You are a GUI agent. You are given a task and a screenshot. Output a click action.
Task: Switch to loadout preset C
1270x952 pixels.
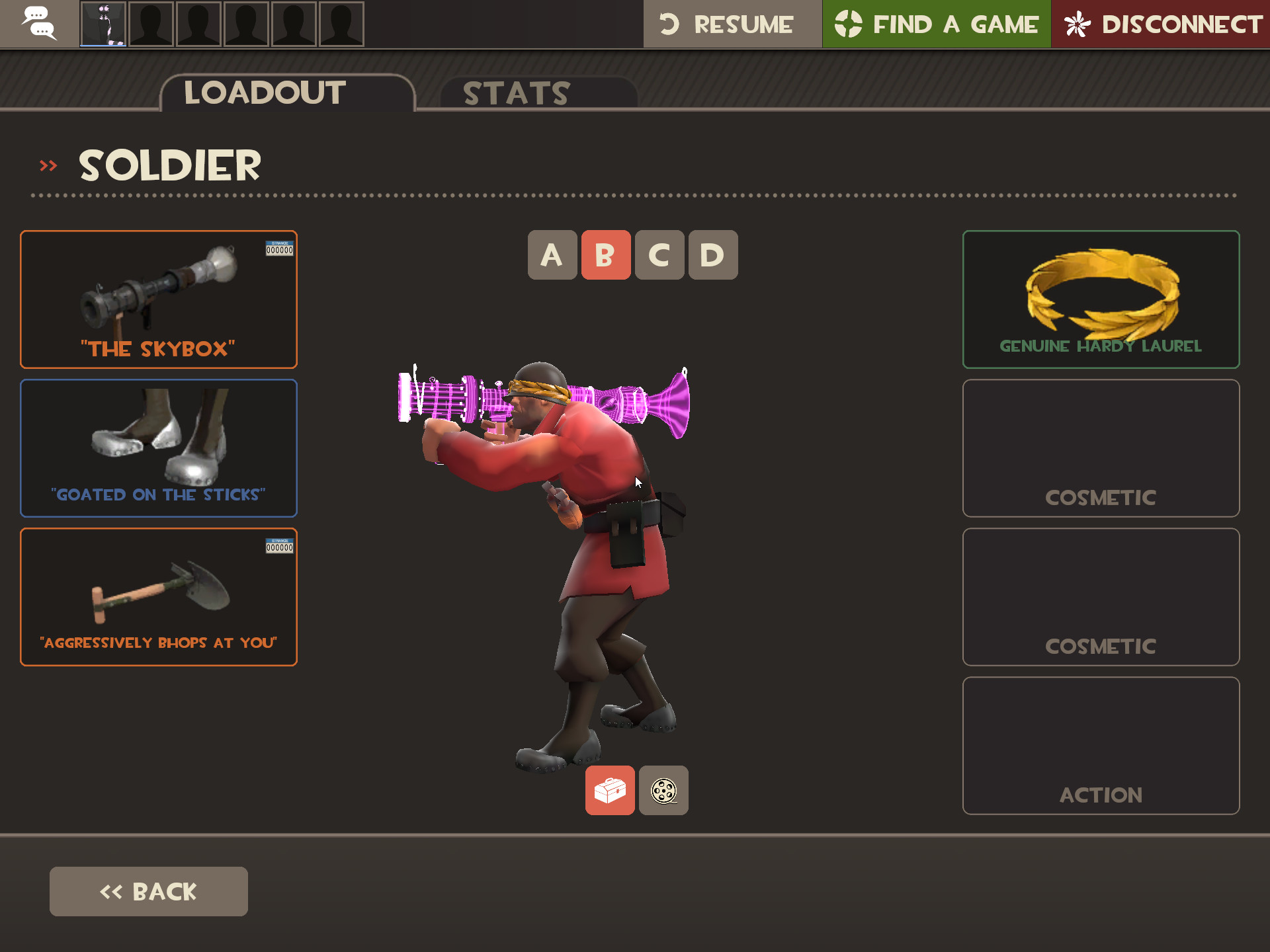coord(659,255)
